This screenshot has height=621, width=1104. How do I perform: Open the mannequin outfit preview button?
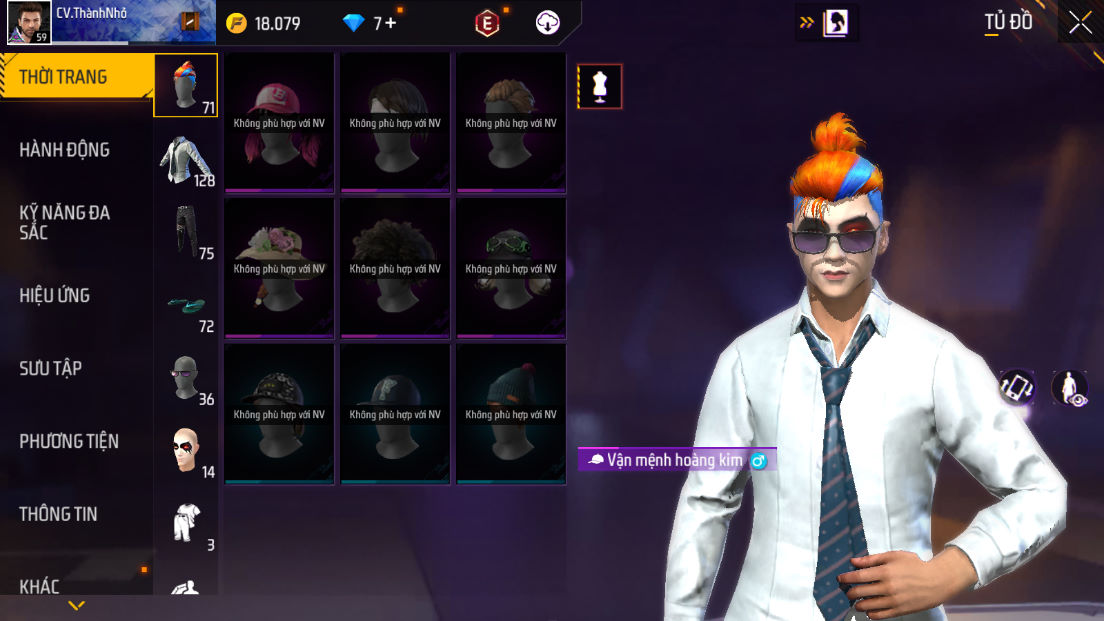[x=600, y=86]
